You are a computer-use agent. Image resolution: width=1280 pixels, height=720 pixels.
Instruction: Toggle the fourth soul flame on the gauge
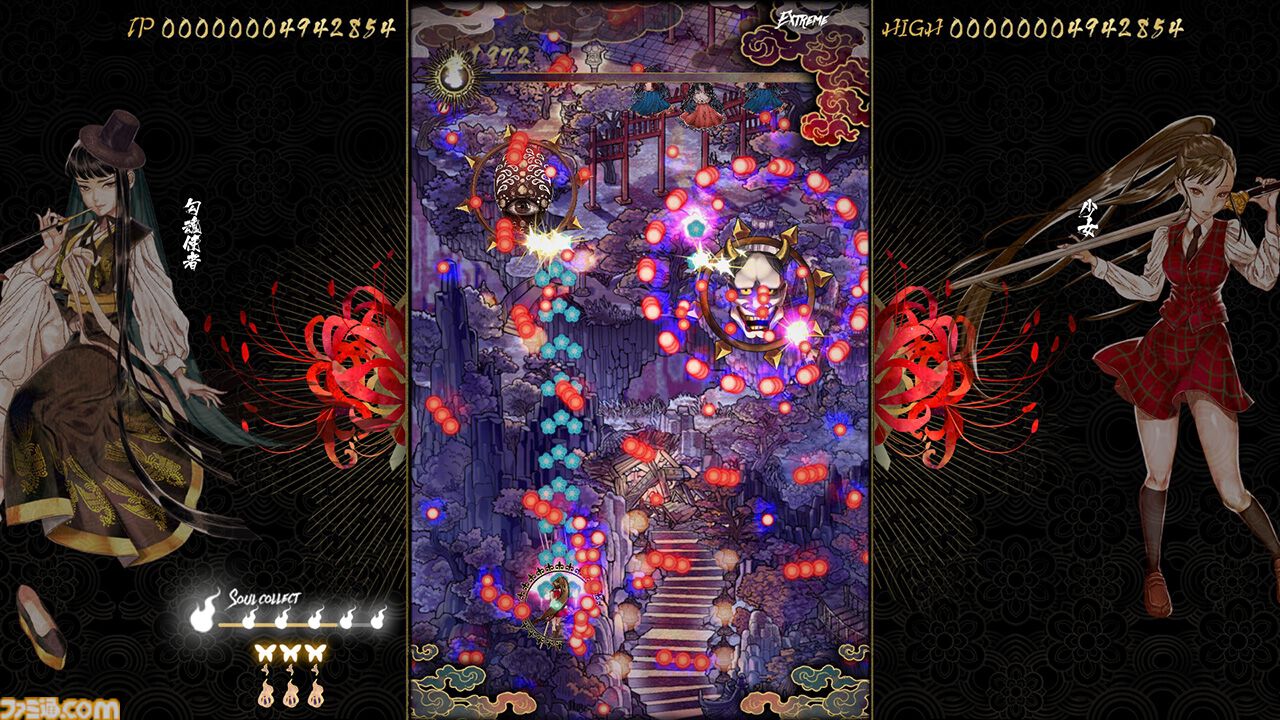pyautogui.click(x=348, y=620)
